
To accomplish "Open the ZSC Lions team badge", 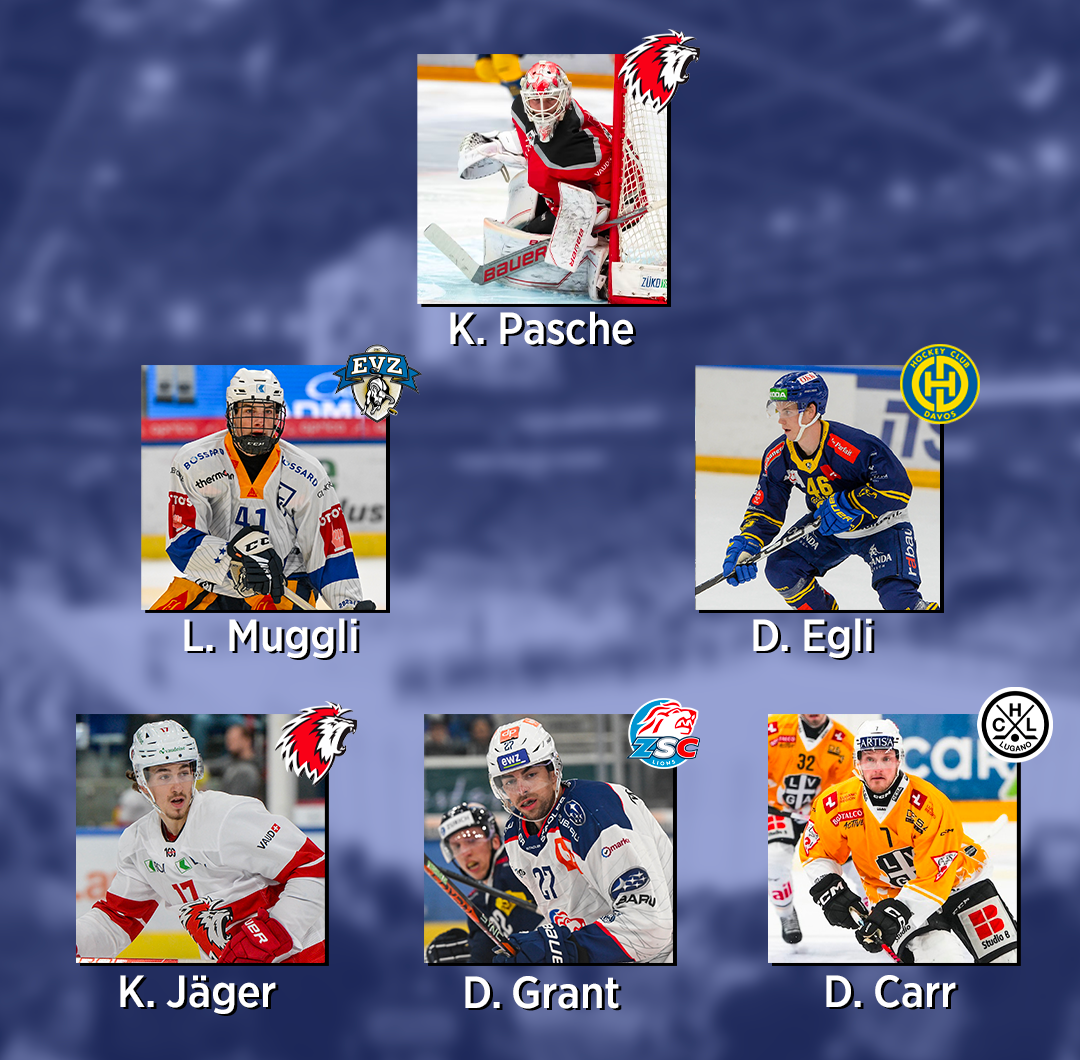I will coord(664,733).
